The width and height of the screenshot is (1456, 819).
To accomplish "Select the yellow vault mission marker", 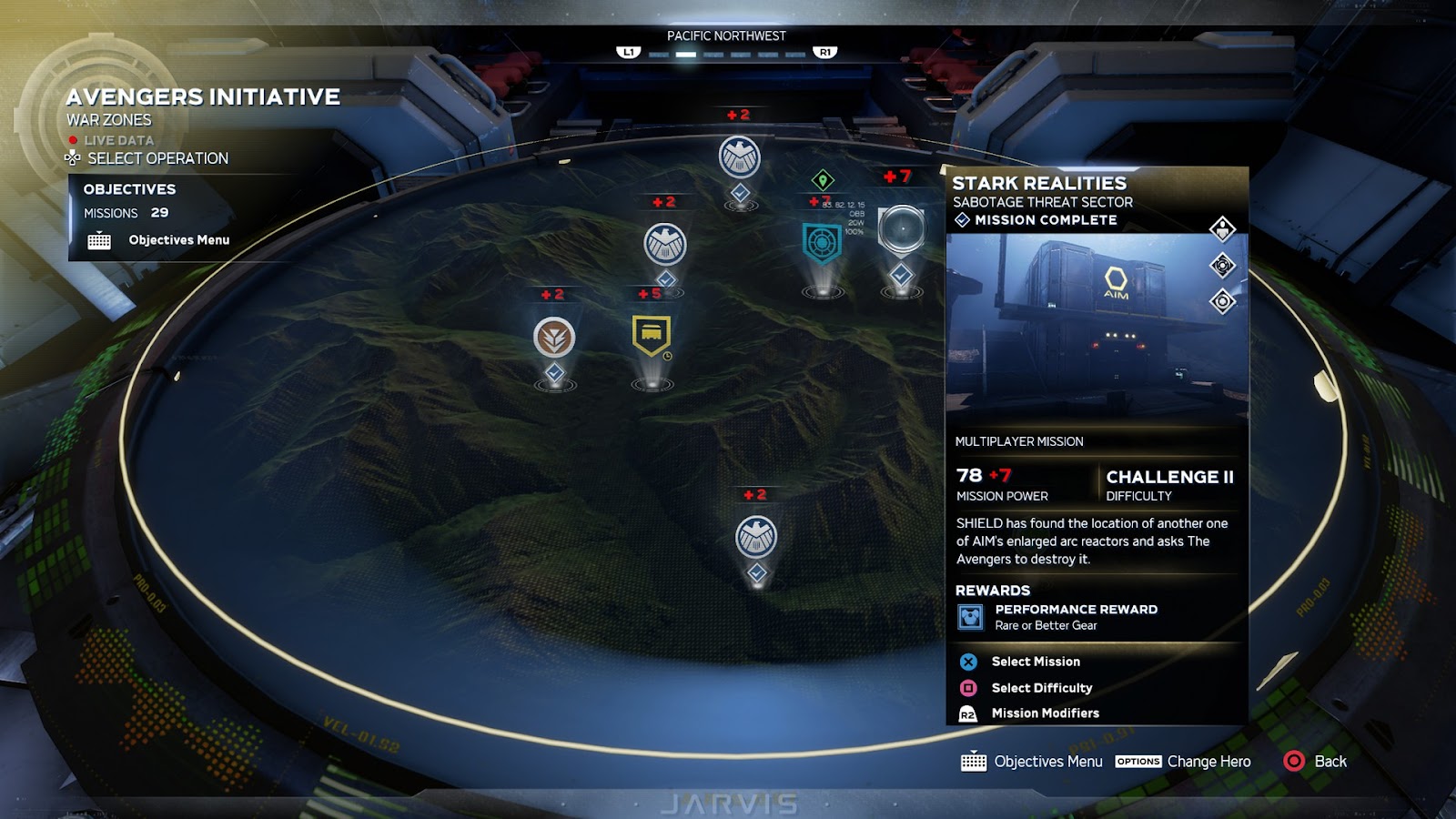I will point(652,336).
